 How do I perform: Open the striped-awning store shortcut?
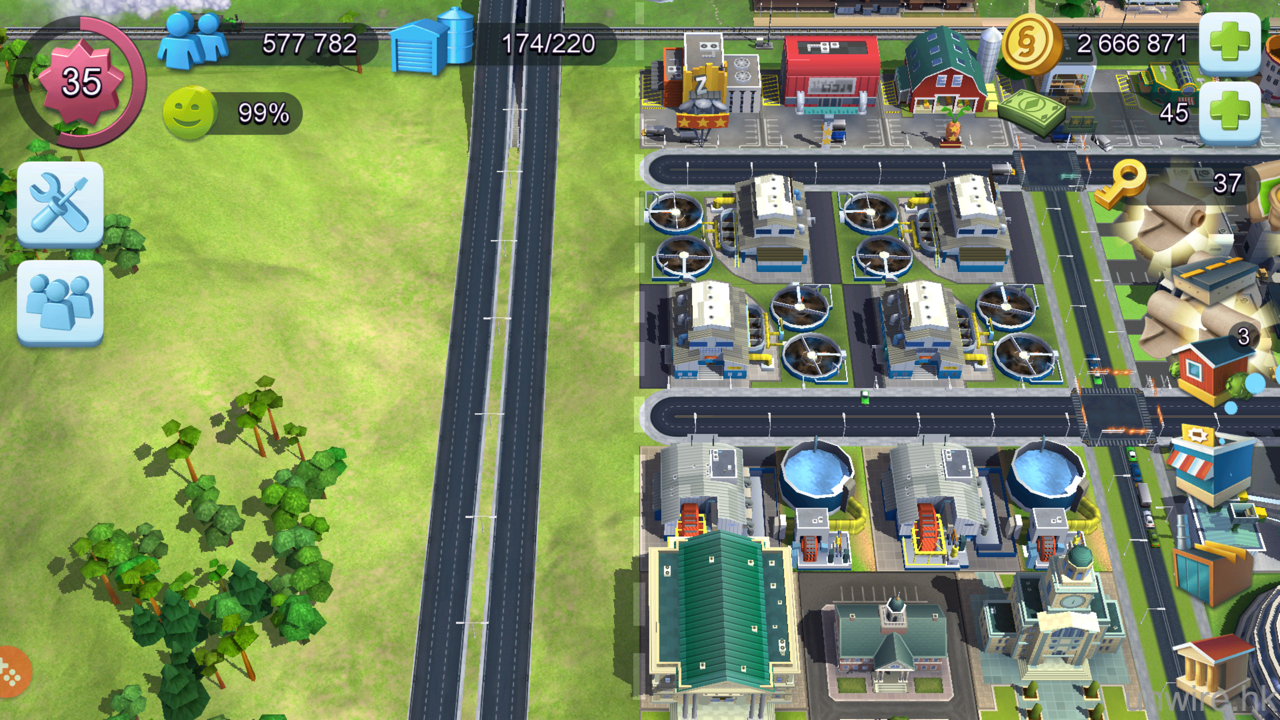coord(1210,461)
